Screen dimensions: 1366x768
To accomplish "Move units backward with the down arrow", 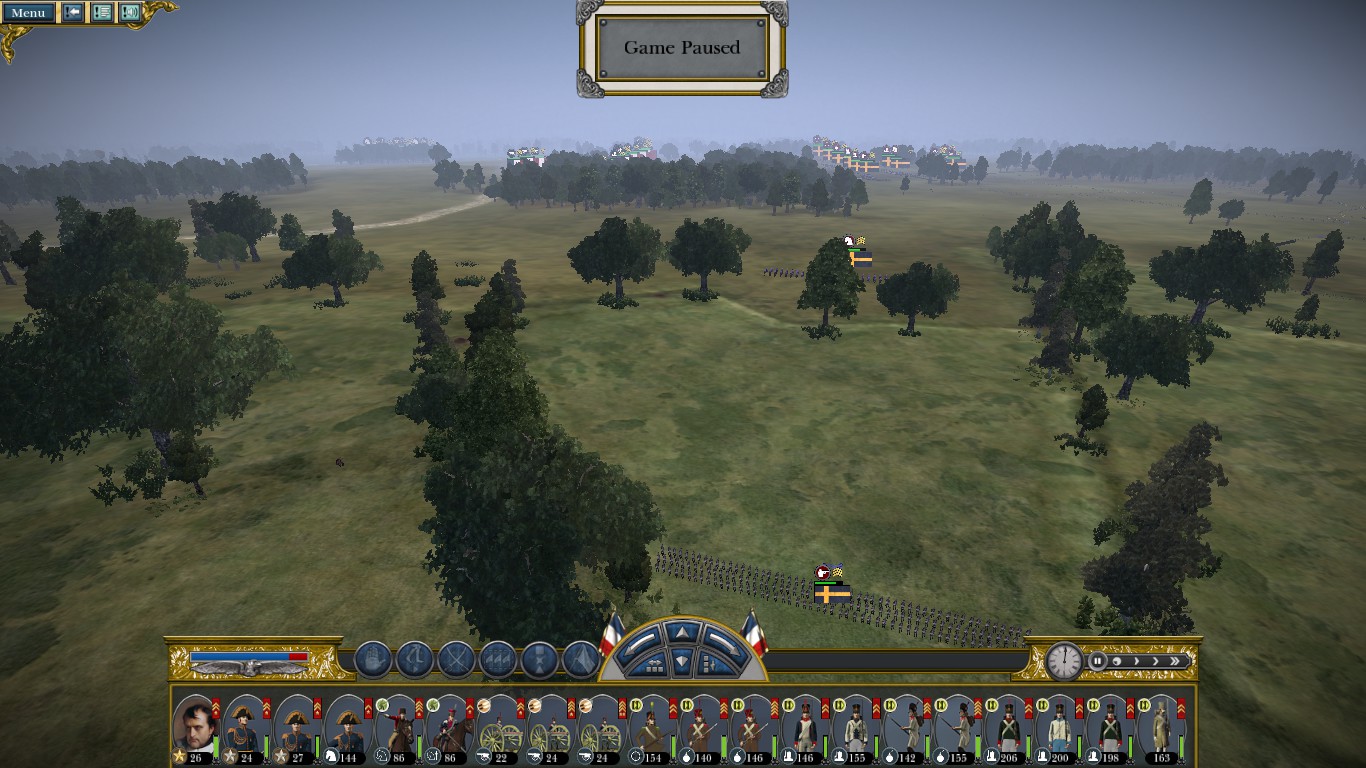I will [x=680, y=660].
